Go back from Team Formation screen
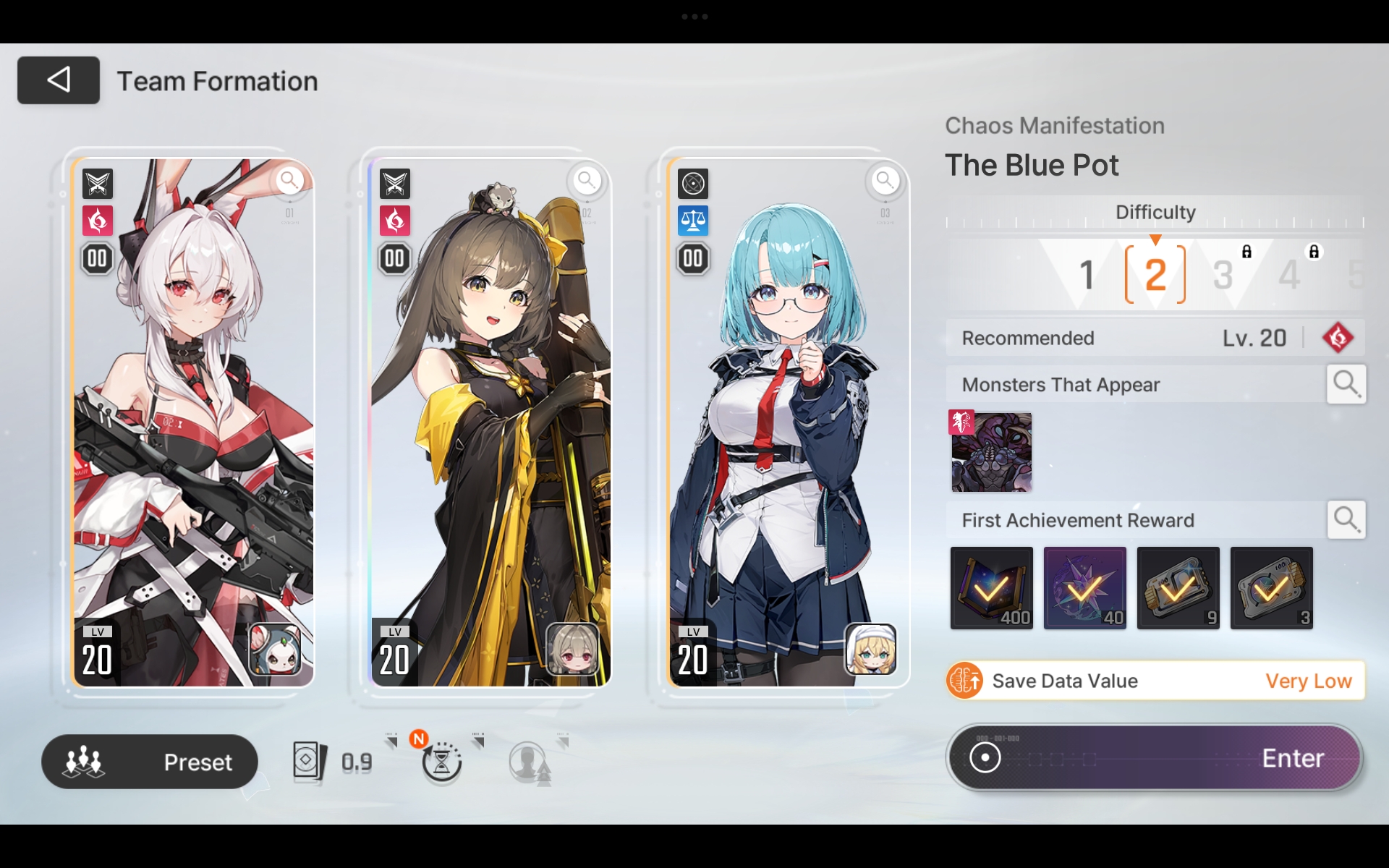Viewport: 1389px width, 868px height. 58,80
